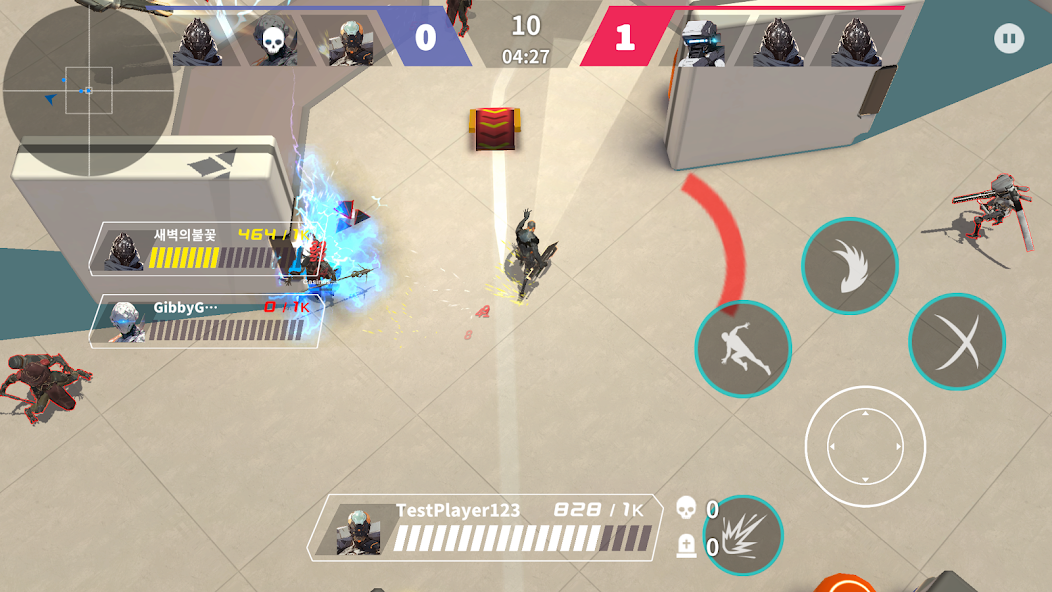Tap the circular minimap

[x=88, y=90]
